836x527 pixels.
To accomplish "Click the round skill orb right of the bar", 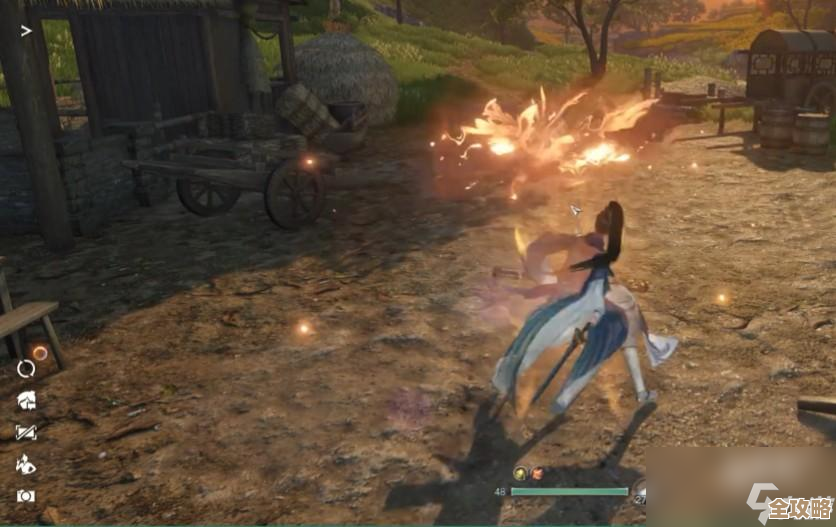I will click(x=640, y=491).
